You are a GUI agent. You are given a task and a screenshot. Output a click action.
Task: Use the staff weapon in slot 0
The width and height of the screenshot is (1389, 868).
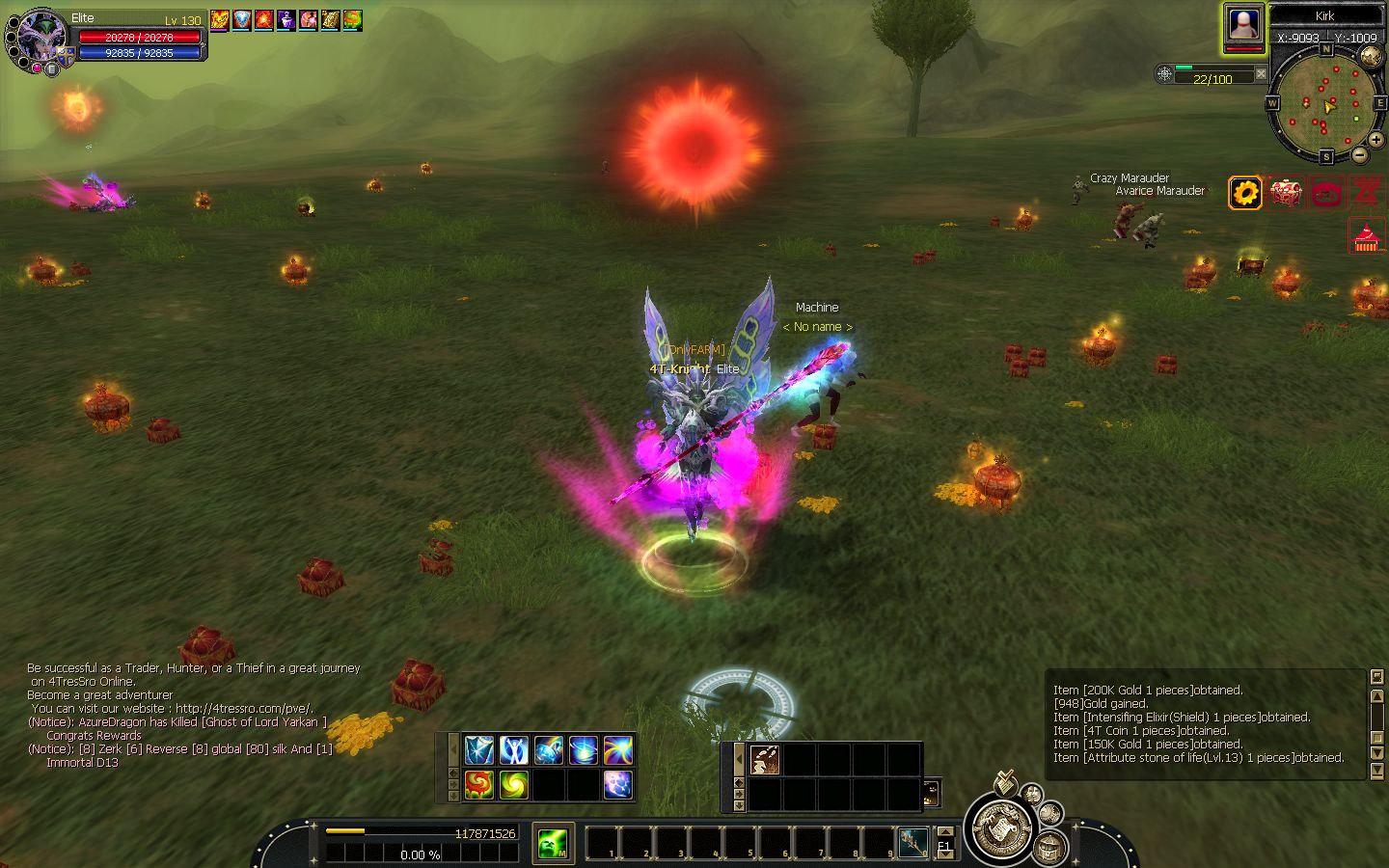point(913,842)
